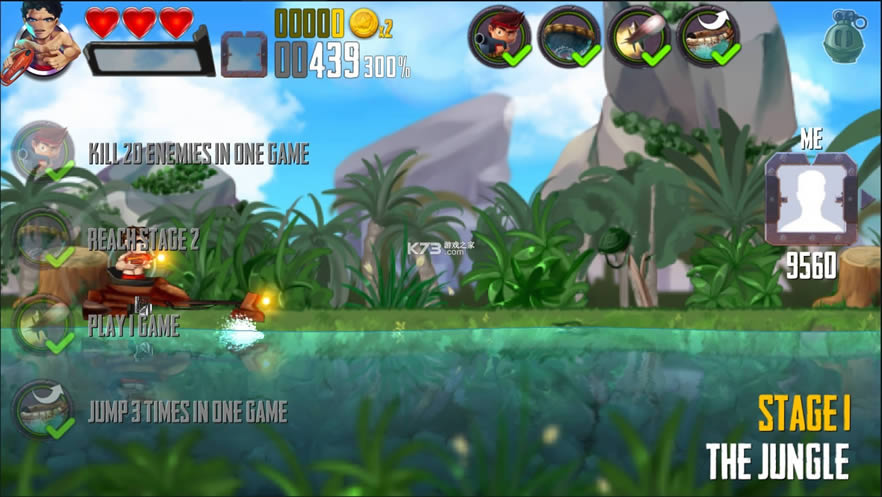Select the equipped weapon slot under the hearts
882x497 pixels.
(x=148, y=54)
